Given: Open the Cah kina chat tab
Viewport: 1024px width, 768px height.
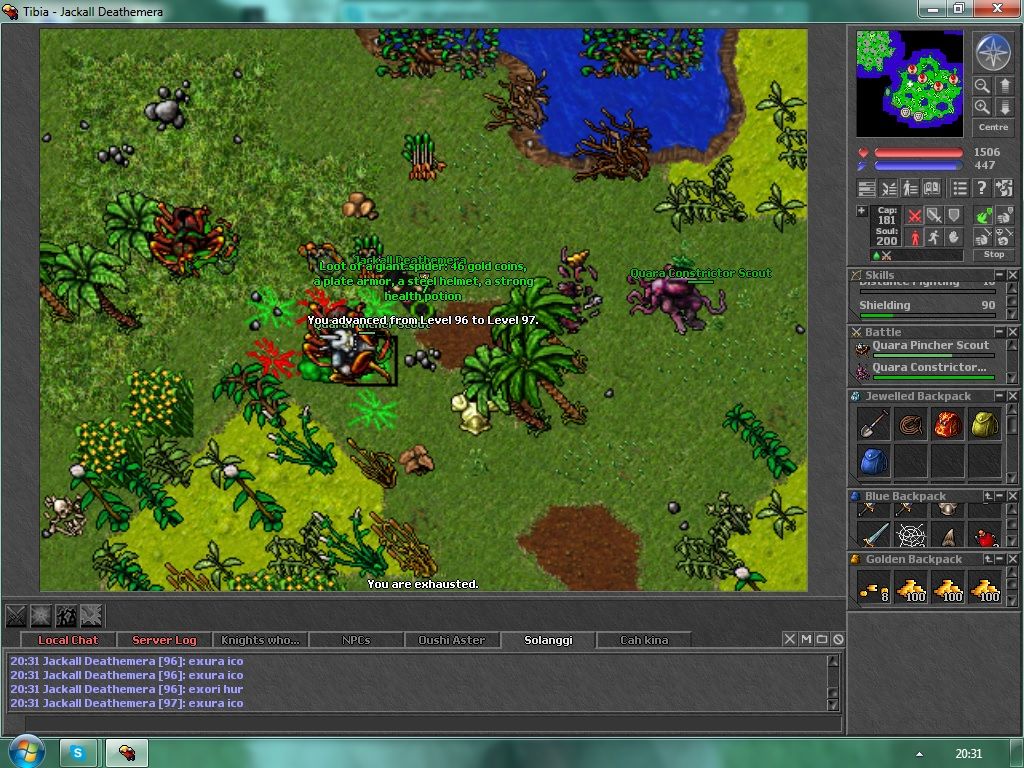Looking at the screenshot, I should (x=644, y=640).
